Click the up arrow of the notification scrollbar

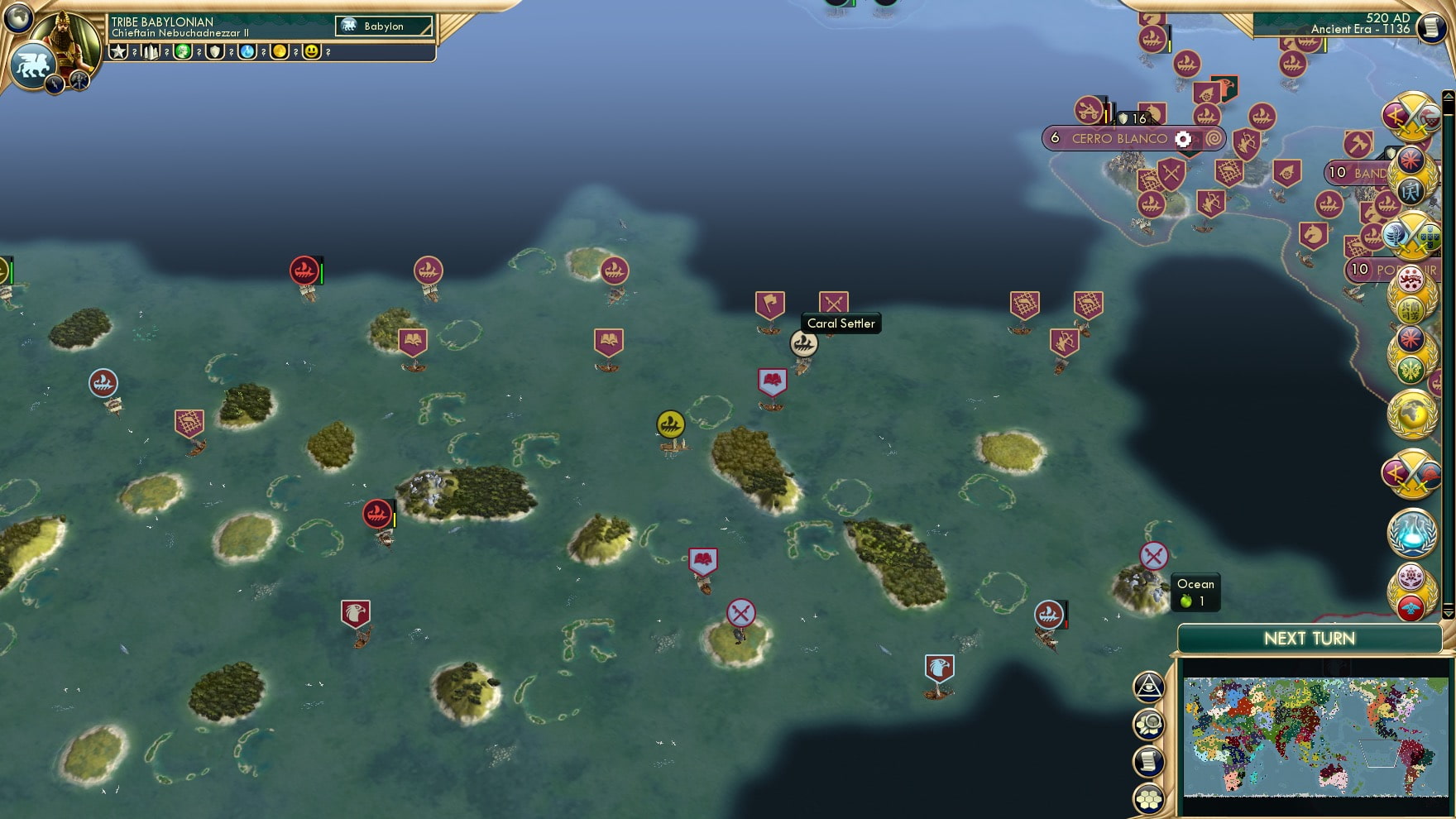click(x=1449, y=94)
